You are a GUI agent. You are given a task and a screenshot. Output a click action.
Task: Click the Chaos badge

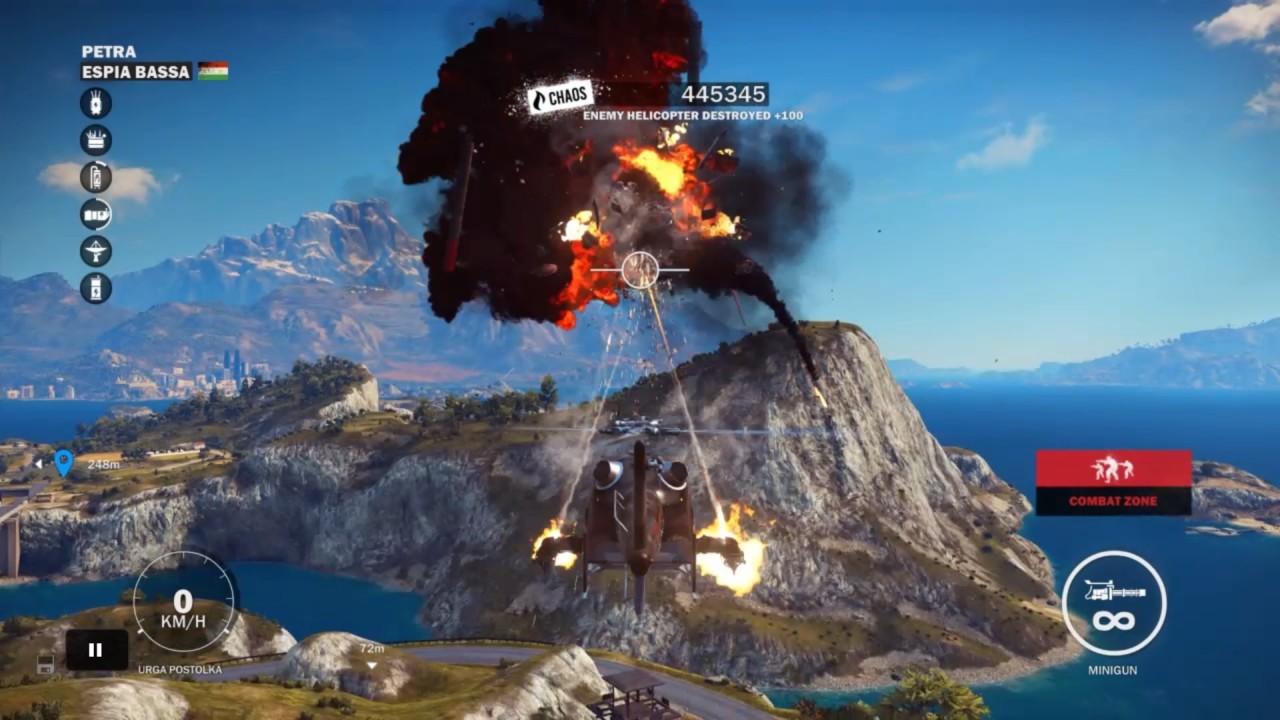[561, 98]
